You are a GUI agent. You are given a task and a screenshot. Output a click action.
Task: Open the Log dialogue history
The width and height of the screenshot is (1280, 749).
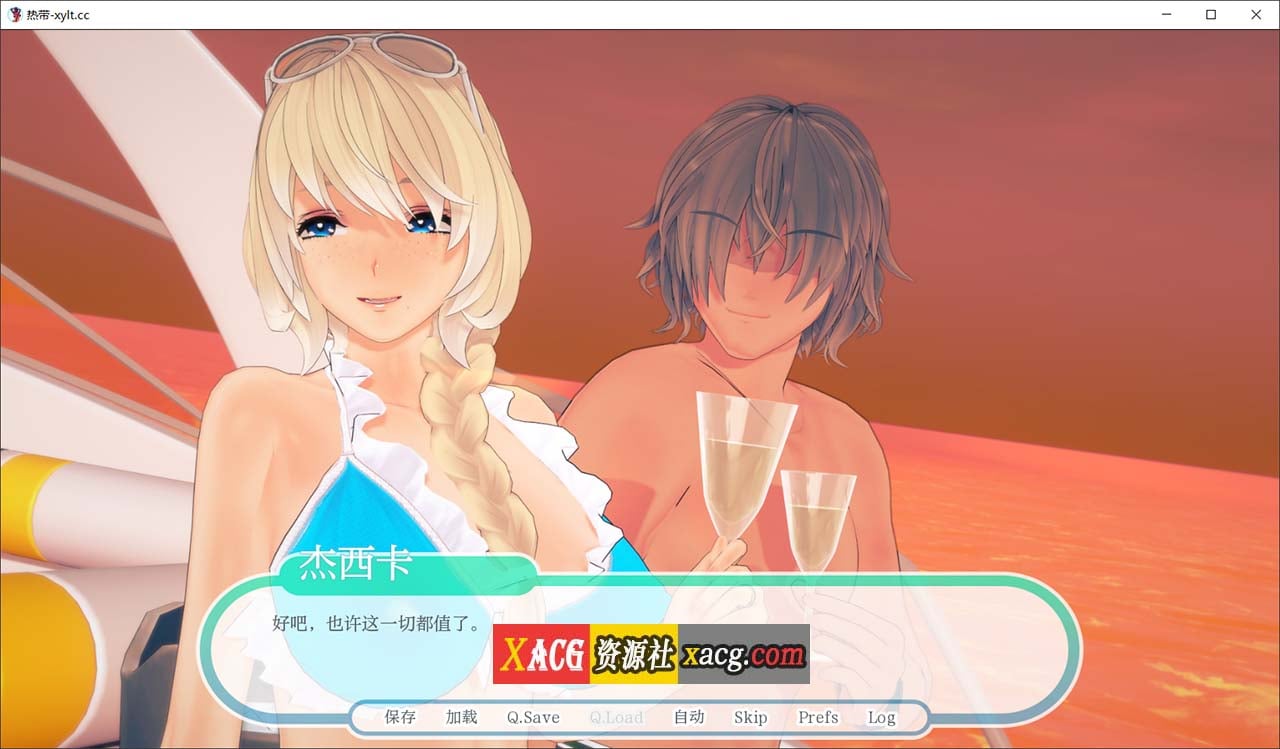click(881, 717)
